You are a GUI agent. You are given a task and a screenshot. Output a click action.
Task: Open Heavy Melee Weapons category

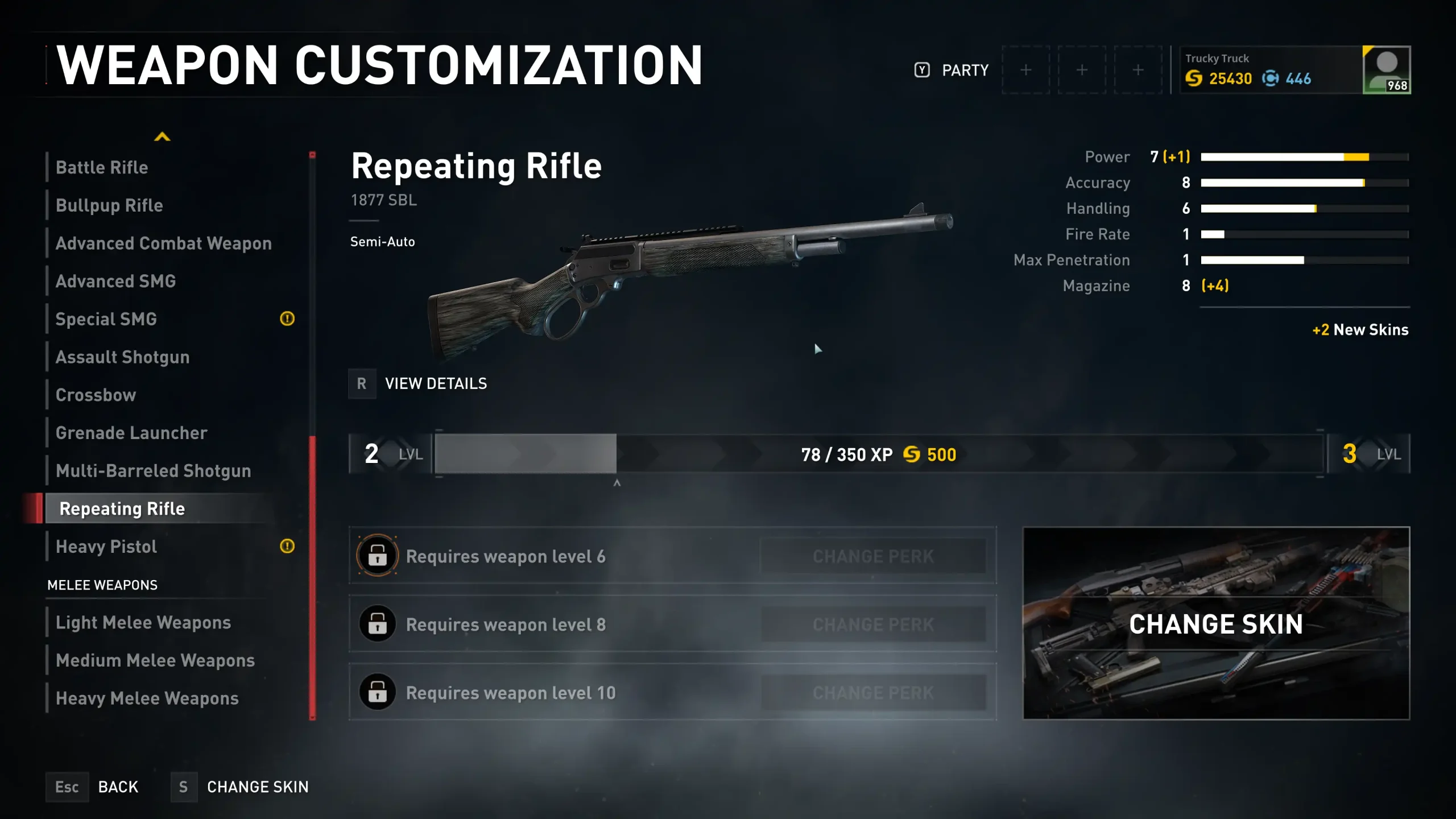147,698
